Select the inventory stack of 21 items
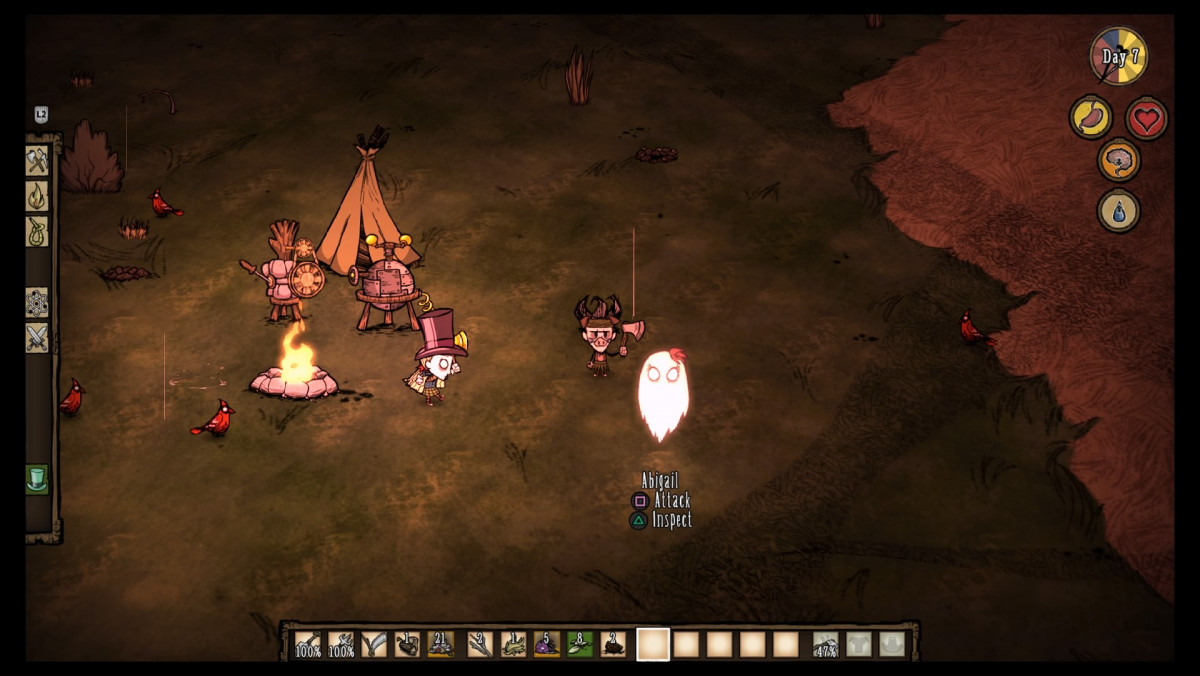1200x676 pixels. pyautogui.click(x=441, y=644)
